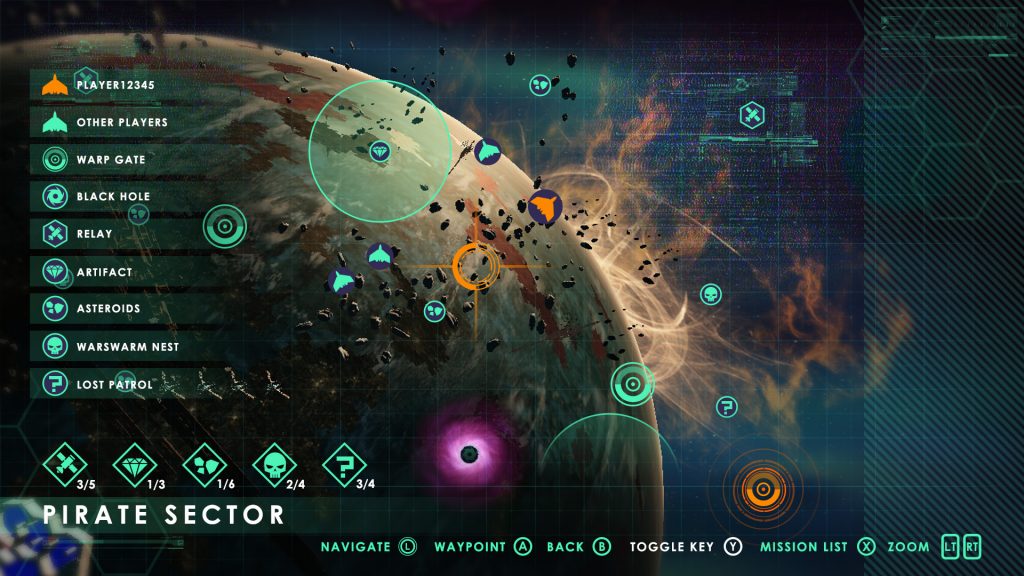The image size is (1024, 576).
Task: Click the skull nest marker on the map
Action: click(x=711, y=294)
